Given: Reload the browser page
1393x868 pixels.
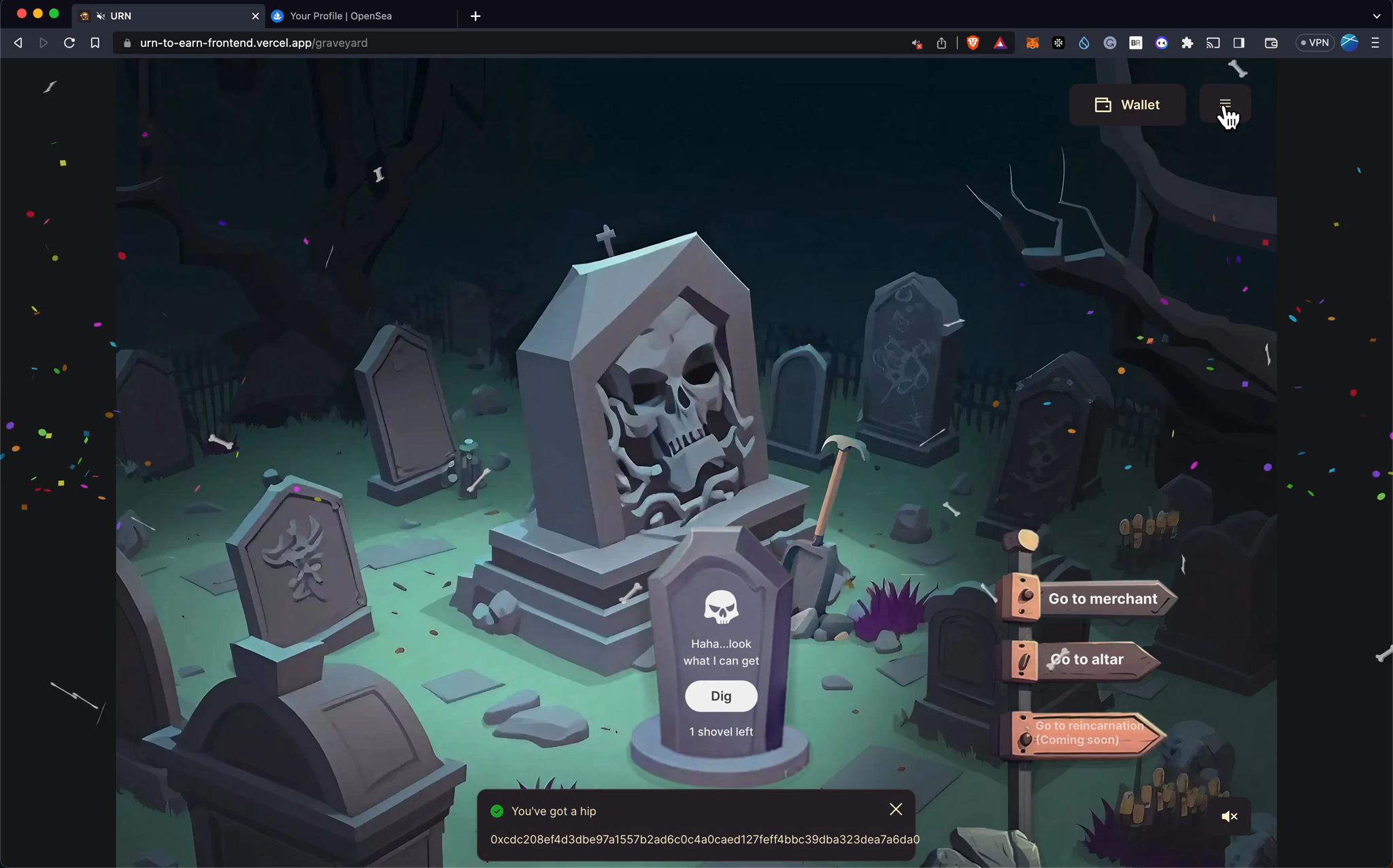Looking at the screenshot, I should tap(69, 43).
